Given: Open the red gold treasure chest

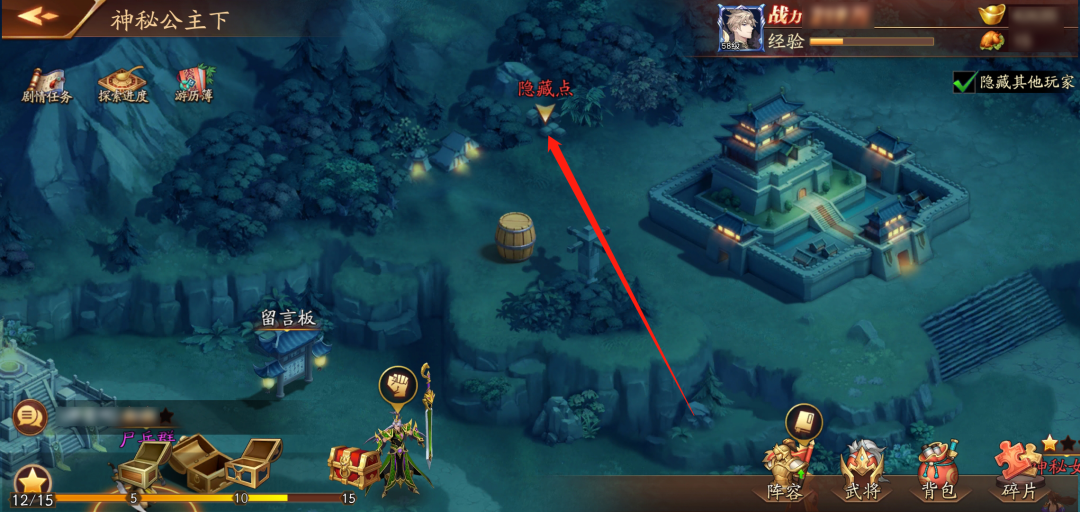Looking at the screenshot, I should coord(353,466).
